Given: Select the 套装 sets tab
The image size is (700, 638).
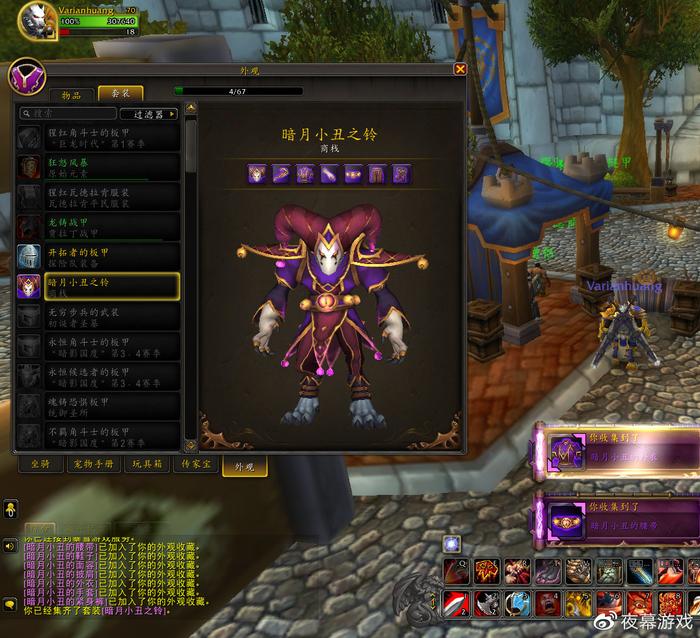Looking at the screenshot, I should pos(120,94).
